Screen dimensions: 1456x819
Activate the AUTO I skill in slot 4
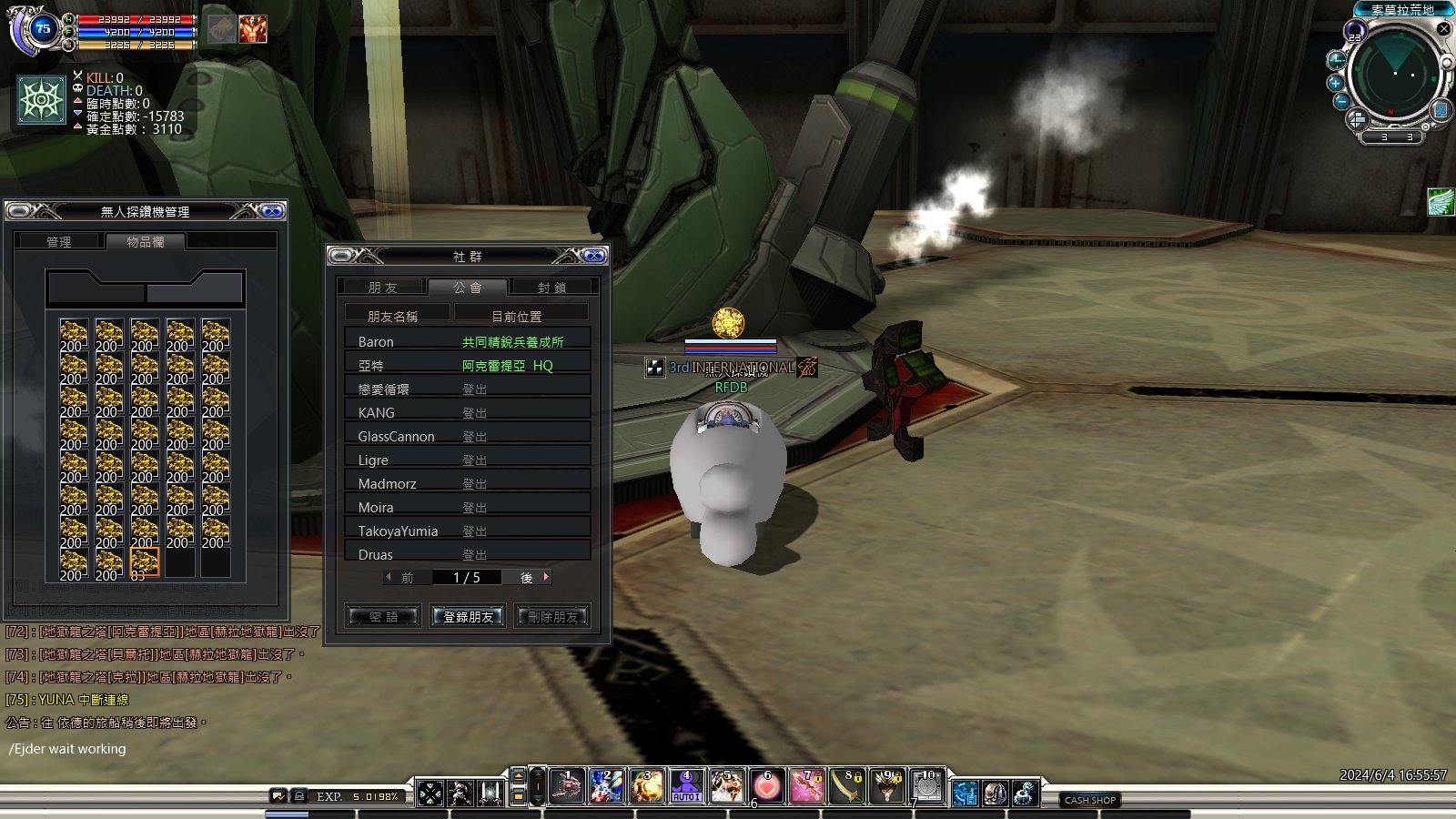[686, 787]
